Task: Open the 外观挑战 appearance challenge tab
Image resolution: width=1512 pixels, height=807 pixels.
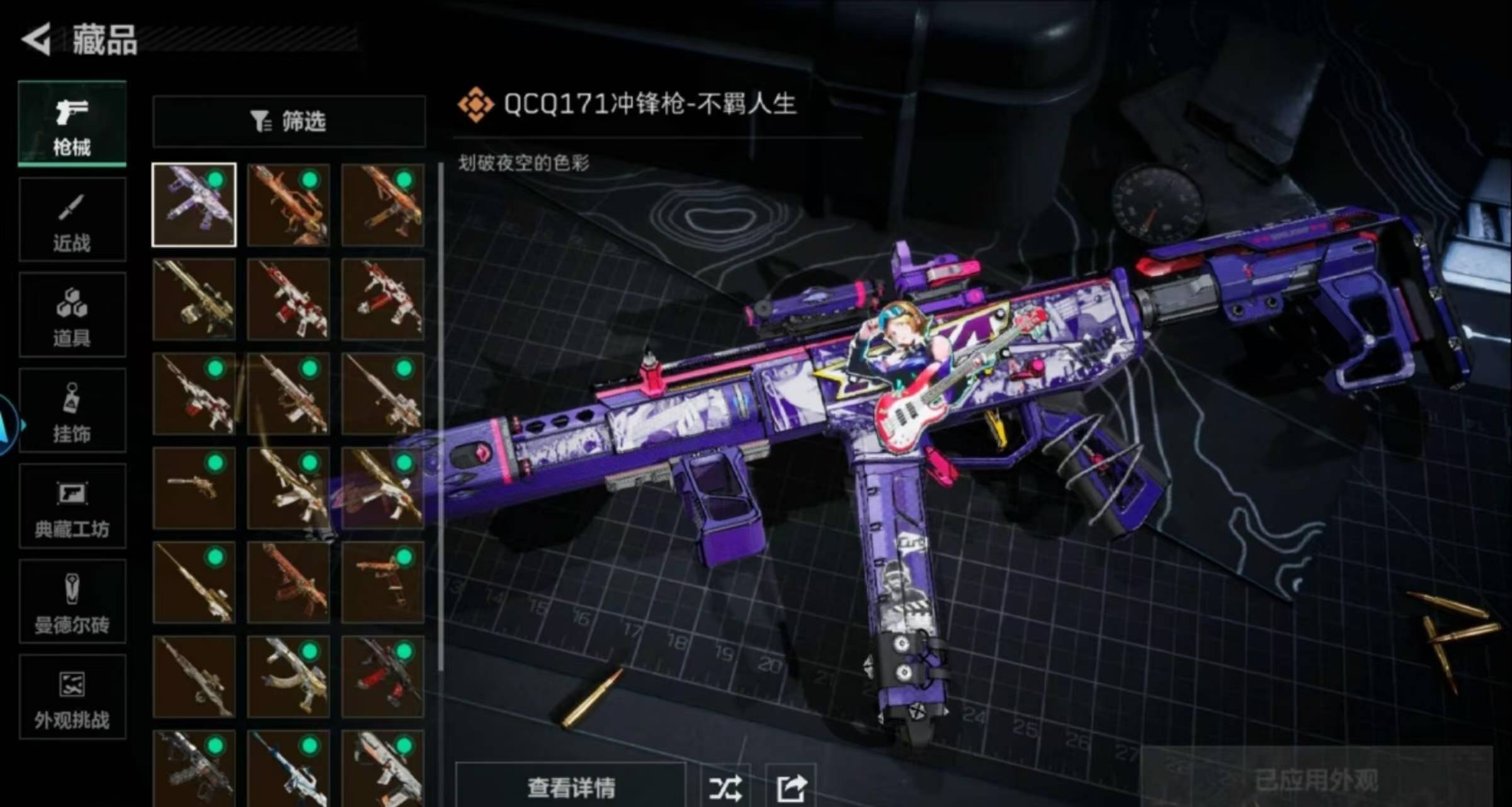Action: pos(72,697)
